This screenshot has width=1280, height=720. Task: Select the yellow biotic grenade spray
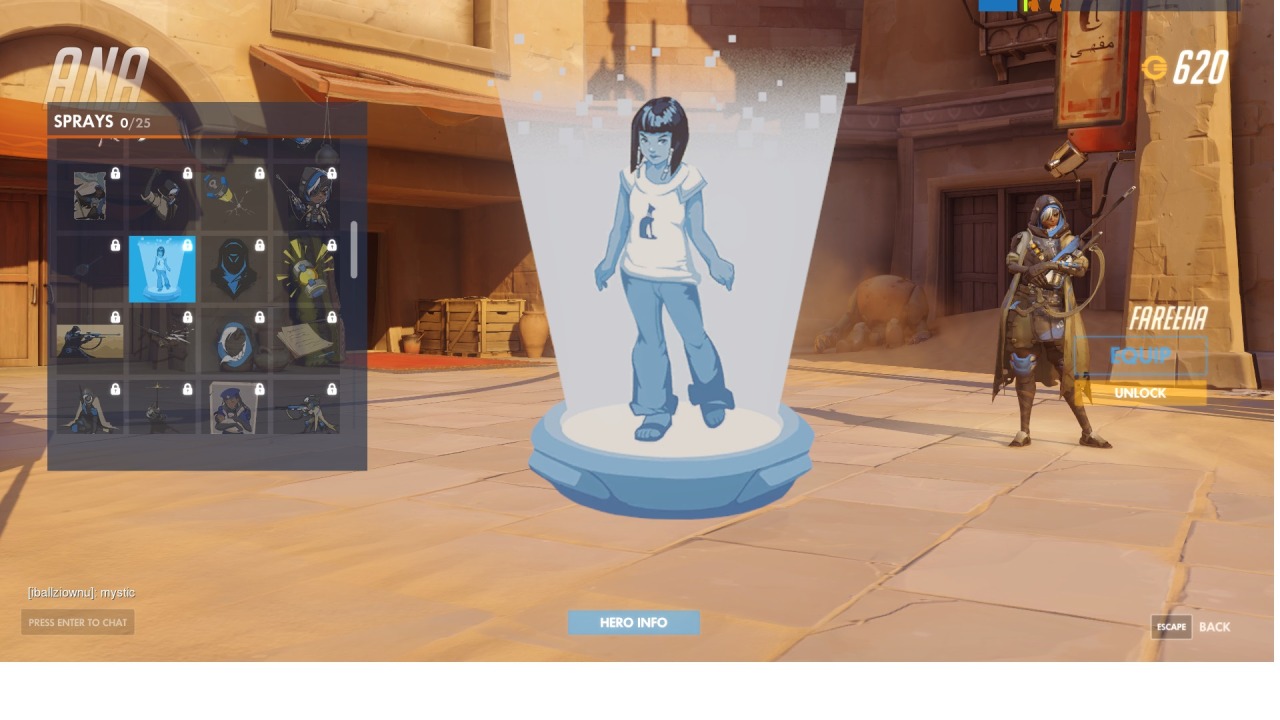click(306, 269)
